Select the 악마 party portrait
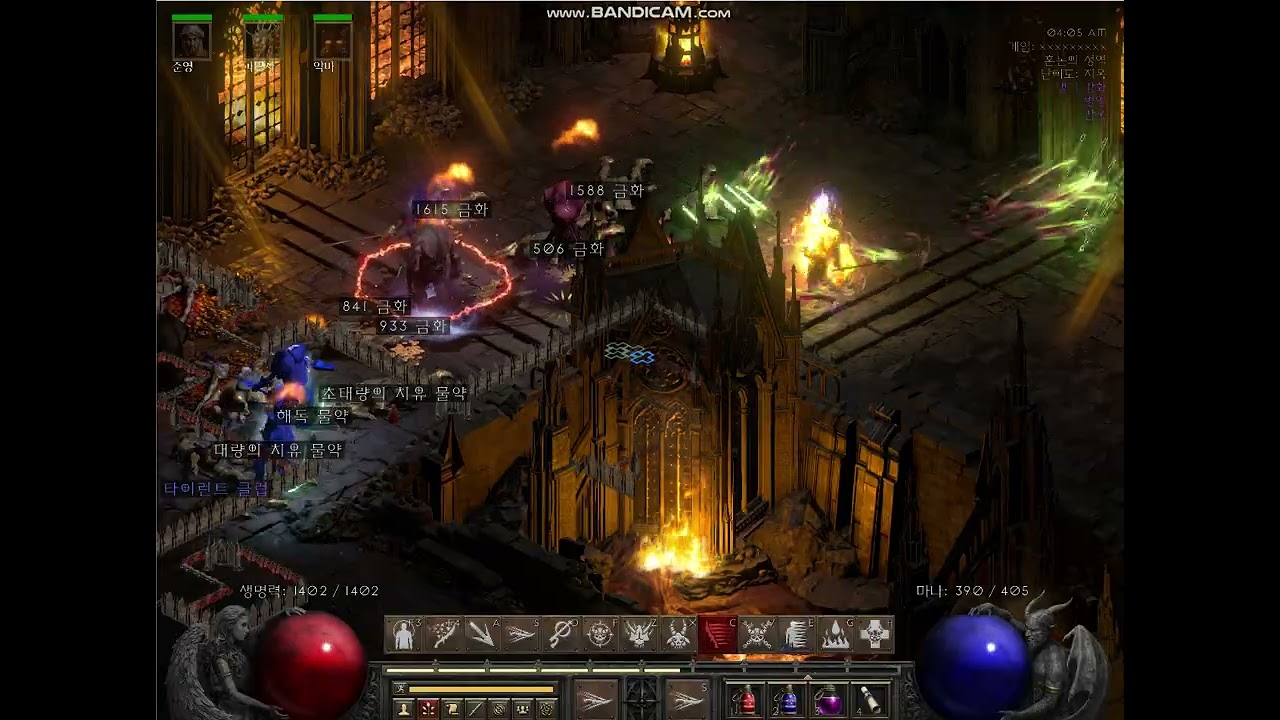Image resolution: width=1280 pixels, height=720 pixels. (x=332, y=41)
